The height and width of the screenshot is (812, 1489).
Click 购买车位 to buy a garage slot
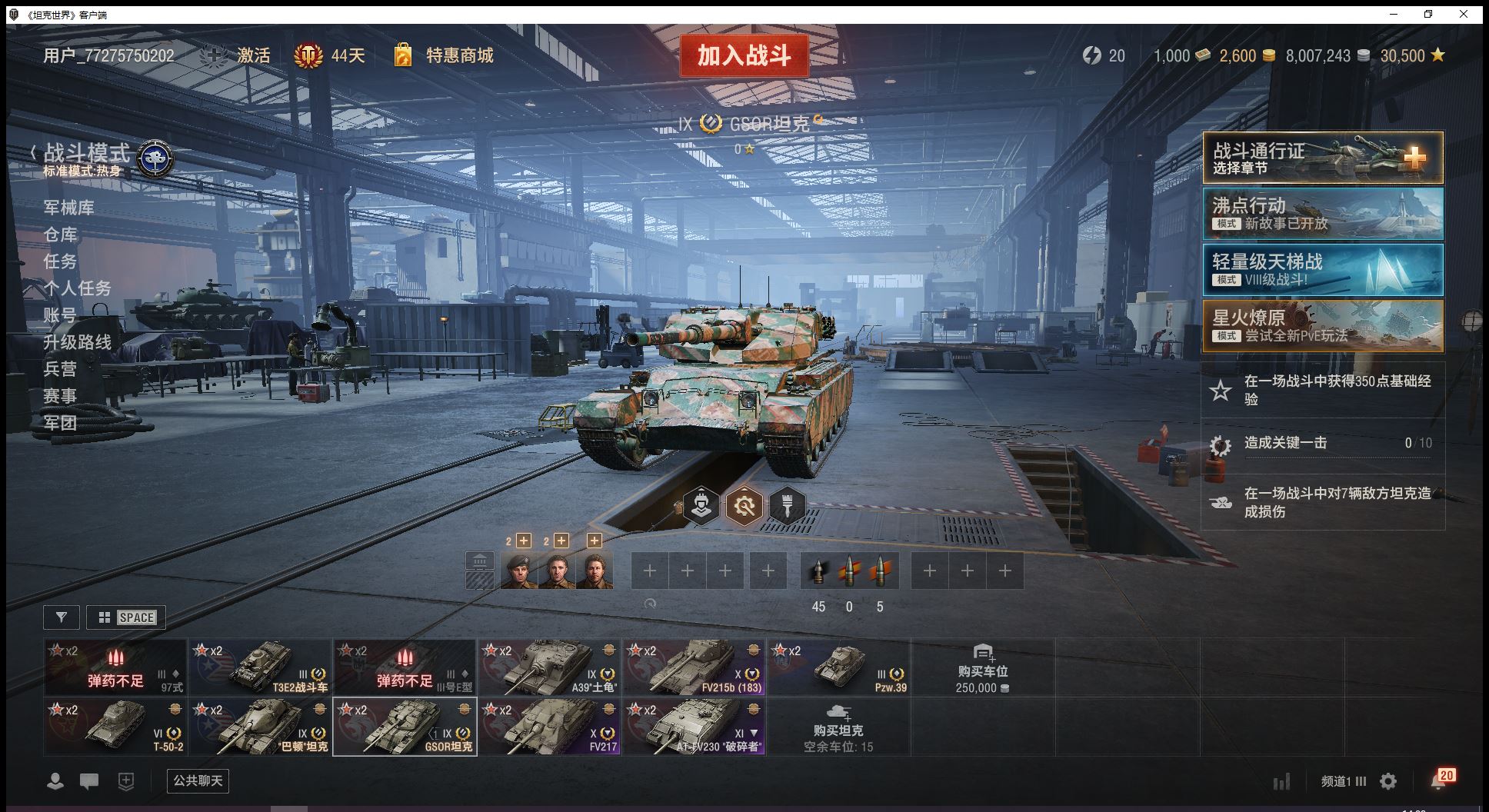click(982, 667)
